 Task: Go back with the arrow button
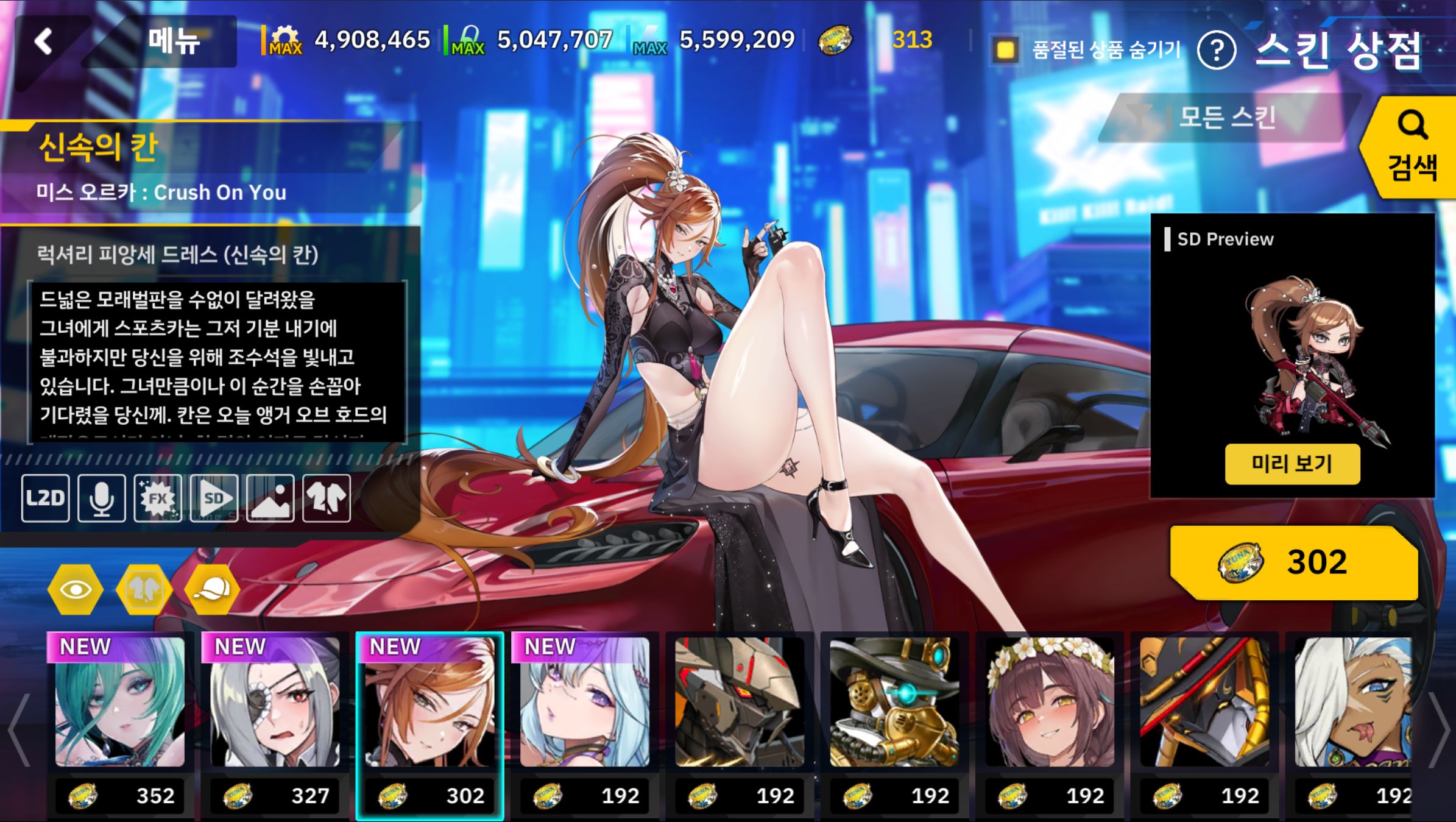click(44, 41)
